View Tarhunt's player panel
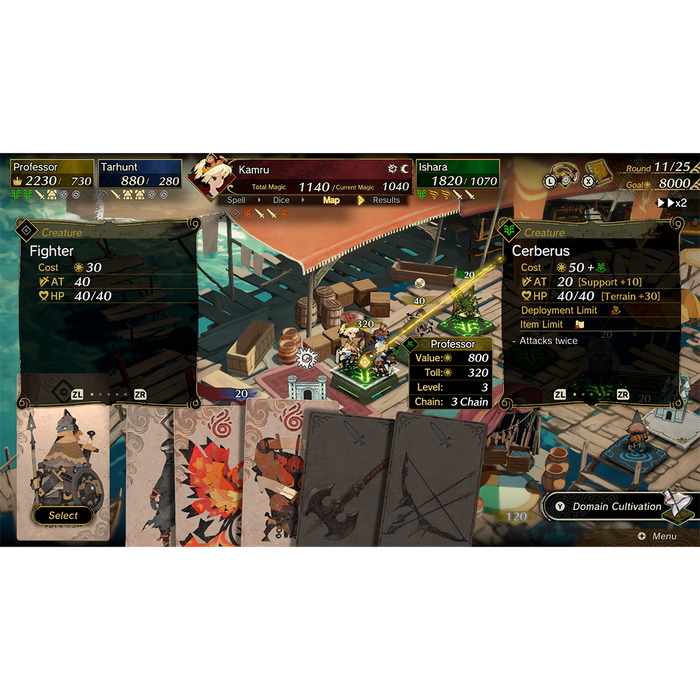The width and height of the screenshot is (700, 700). (x=140, y=174)
